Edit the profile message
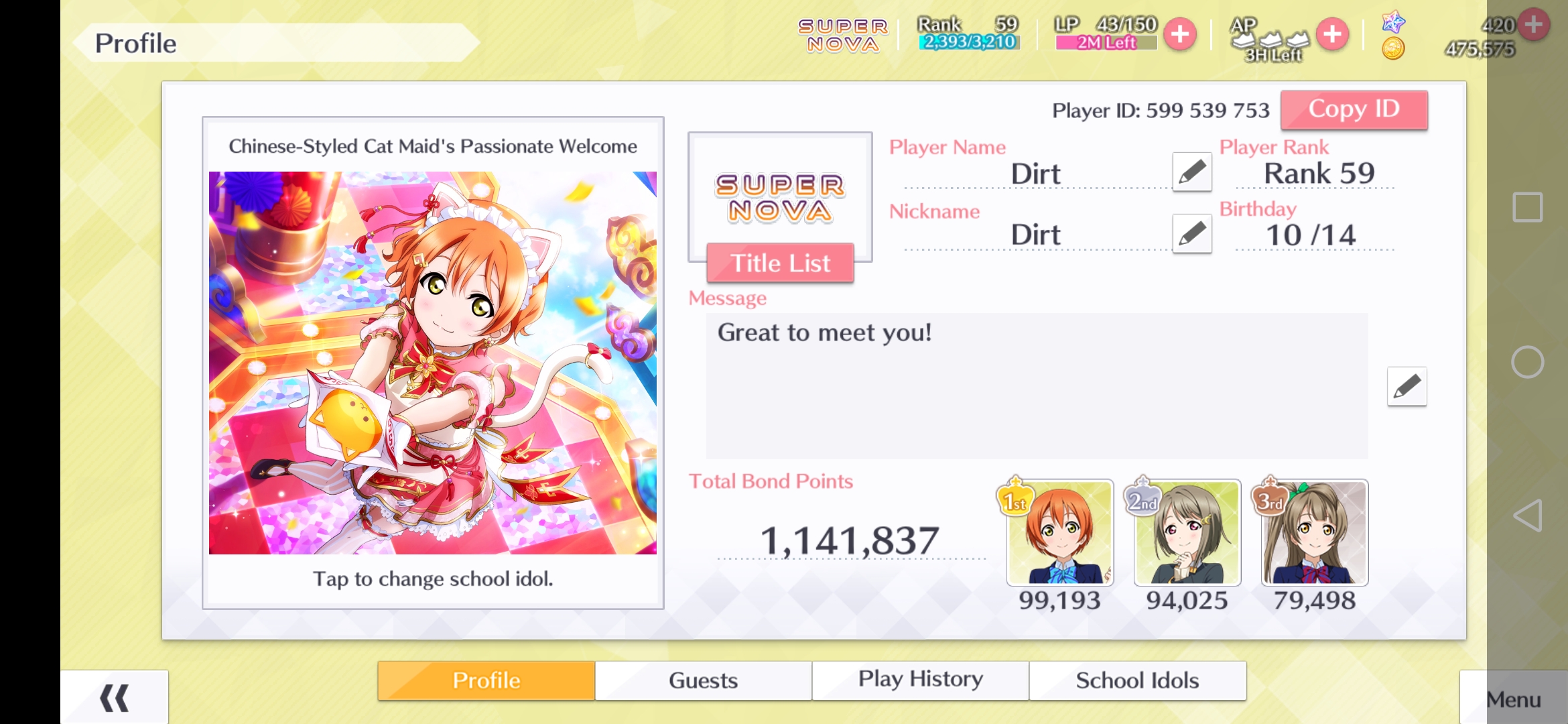The width and height of the screenshot is (1568, 724). (1407, 386)
